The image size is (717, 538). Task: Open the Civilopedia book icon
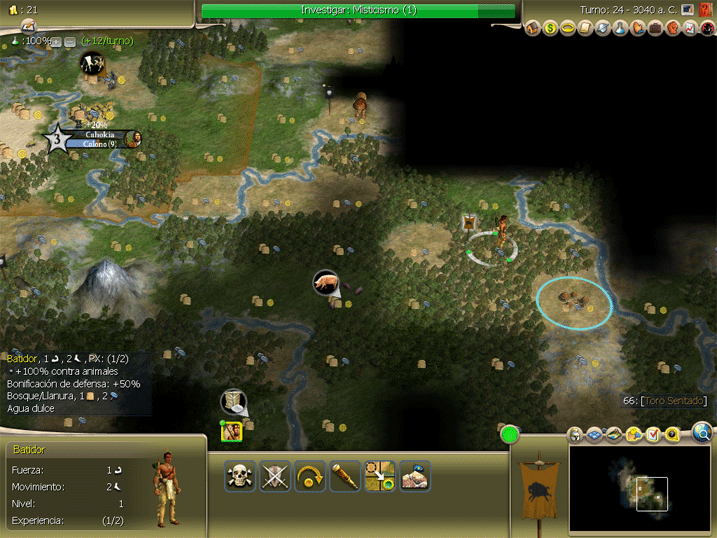[705, 9]
